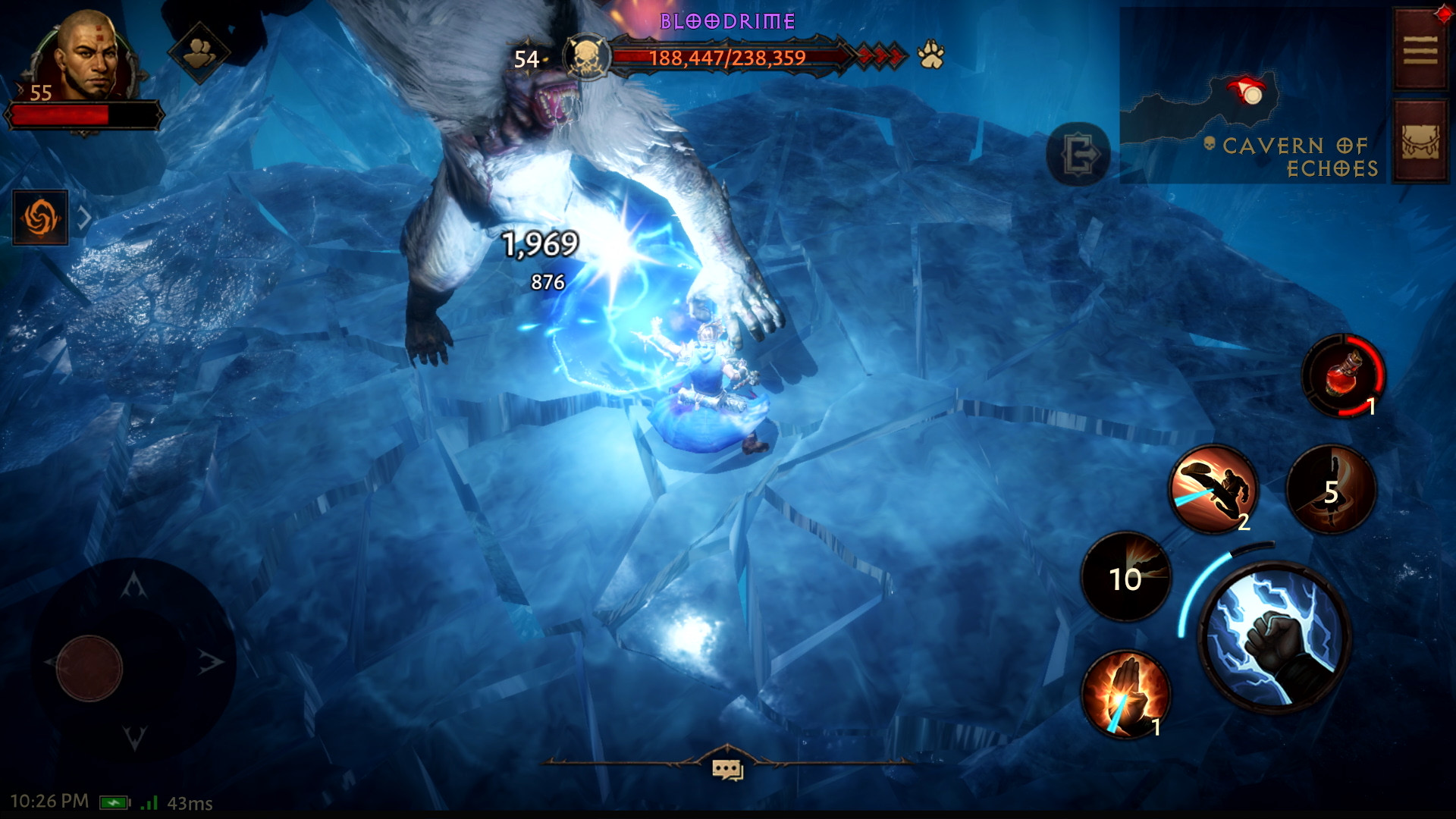
Task: Select the skill showing a 10 cooldown
Action: (1125, 578)
